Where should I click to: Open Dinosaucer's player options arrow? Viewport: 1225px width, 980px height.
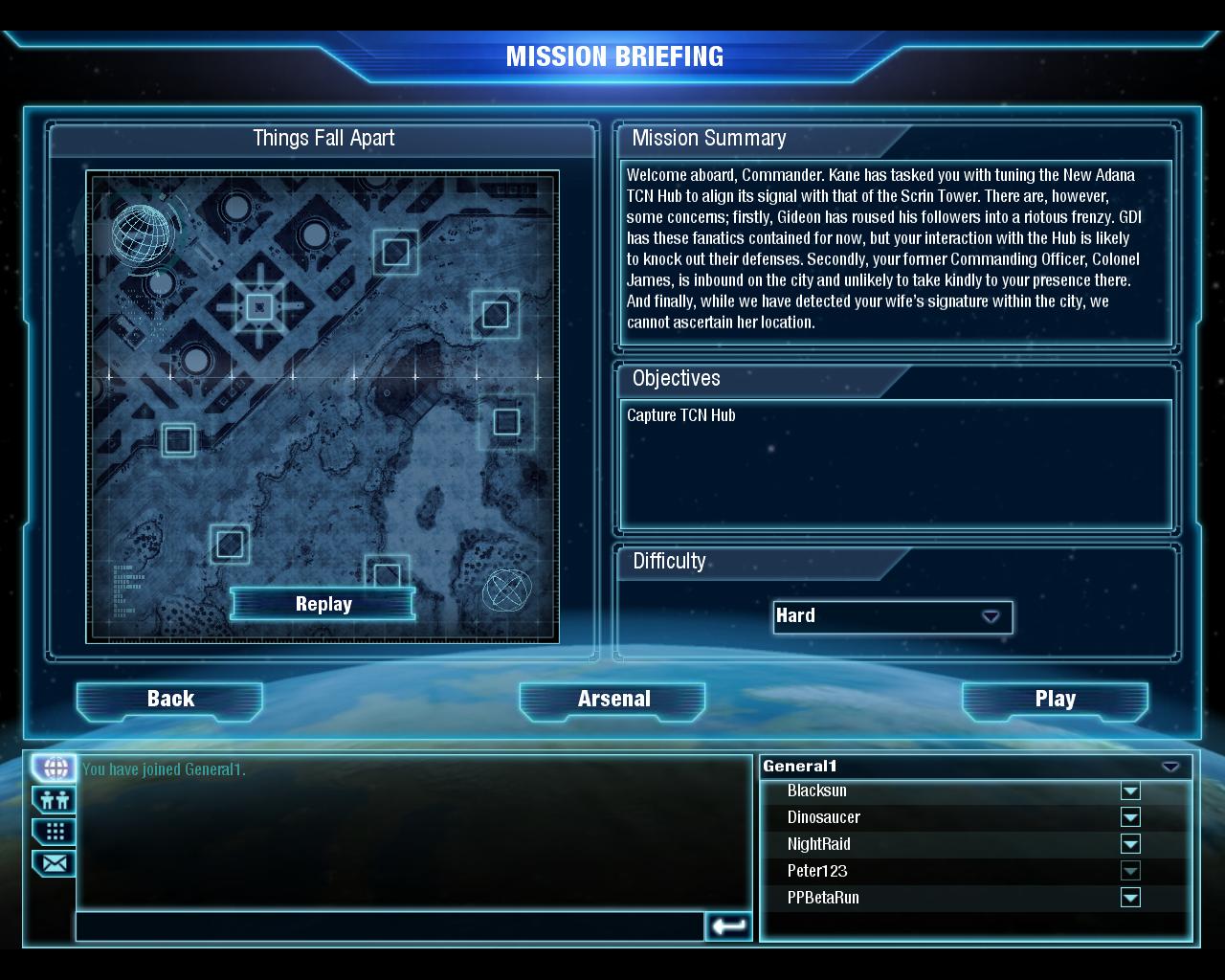[1130, 817]
